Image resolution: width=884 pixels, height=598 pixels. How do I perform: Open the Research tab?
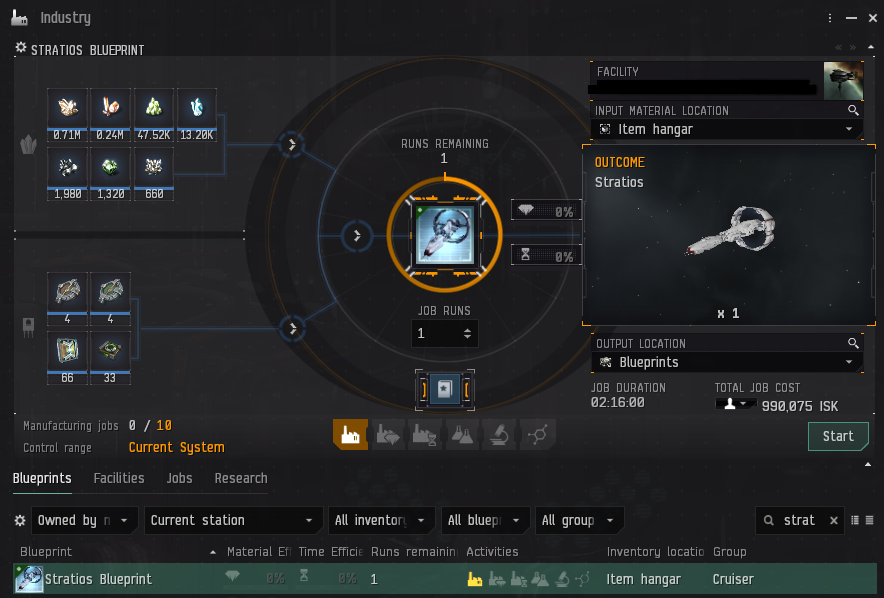[x=241, y=478]
